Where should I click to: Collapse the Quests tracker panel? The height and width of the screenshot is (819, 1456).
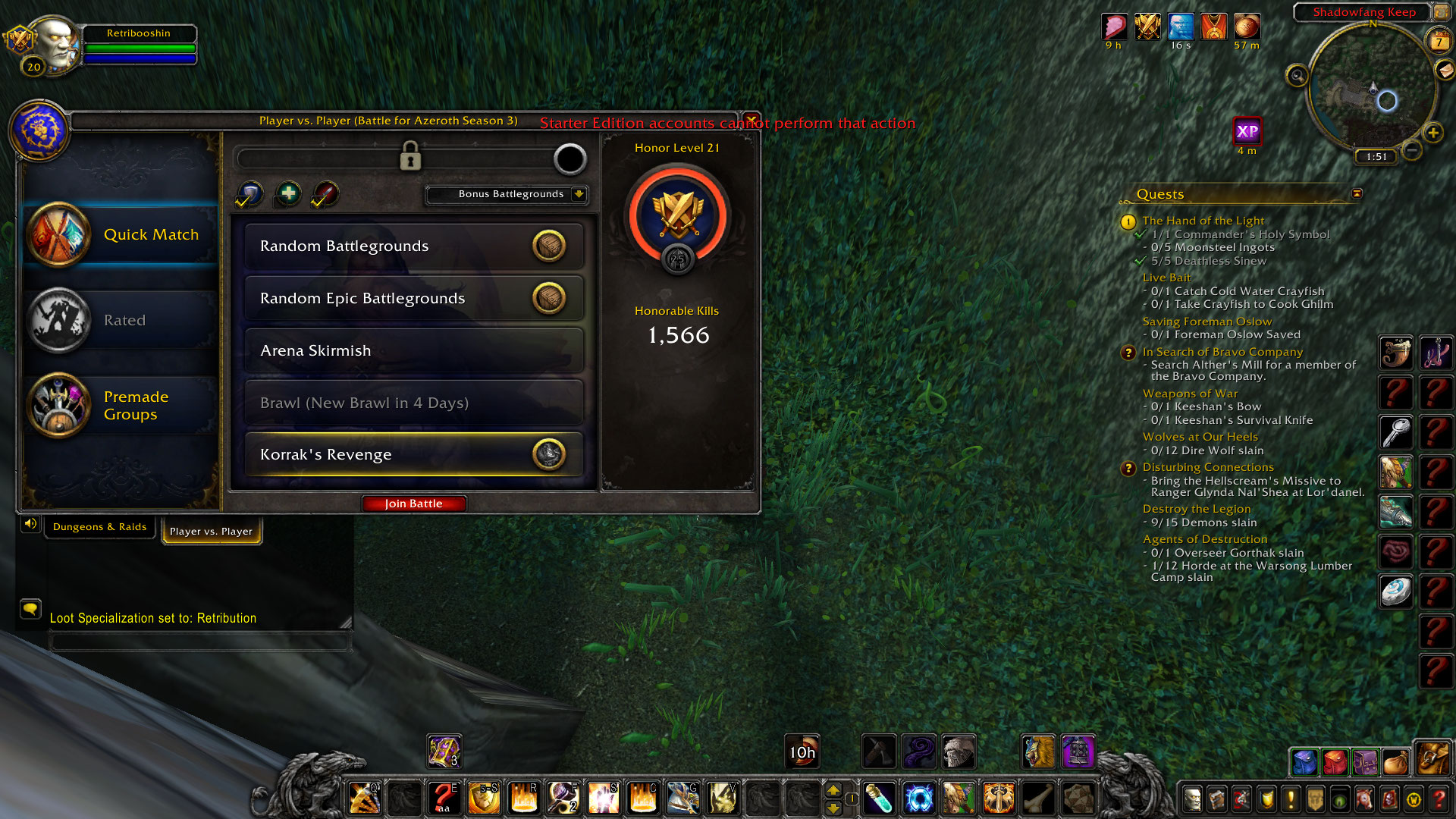coord(1357,194)
